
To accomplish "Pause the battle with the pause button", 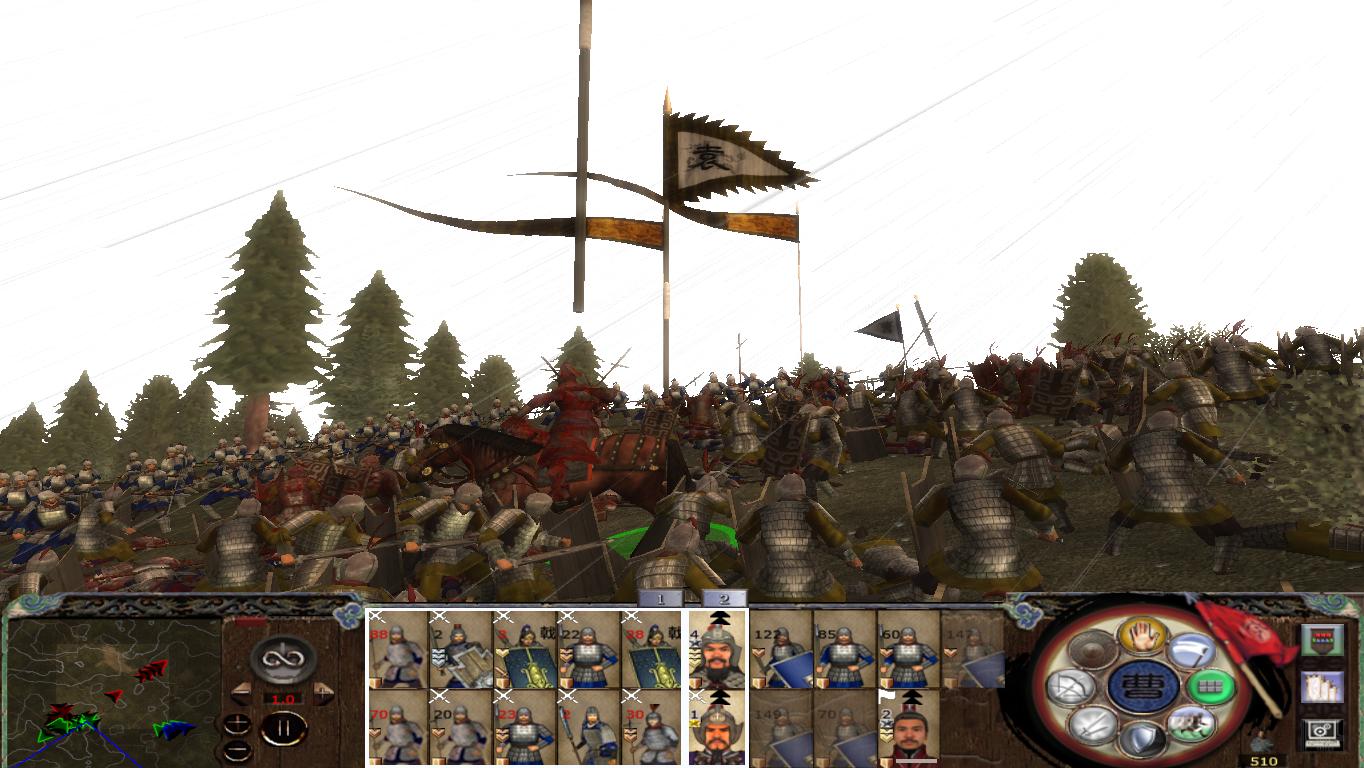I will click(x=285, y=728).
